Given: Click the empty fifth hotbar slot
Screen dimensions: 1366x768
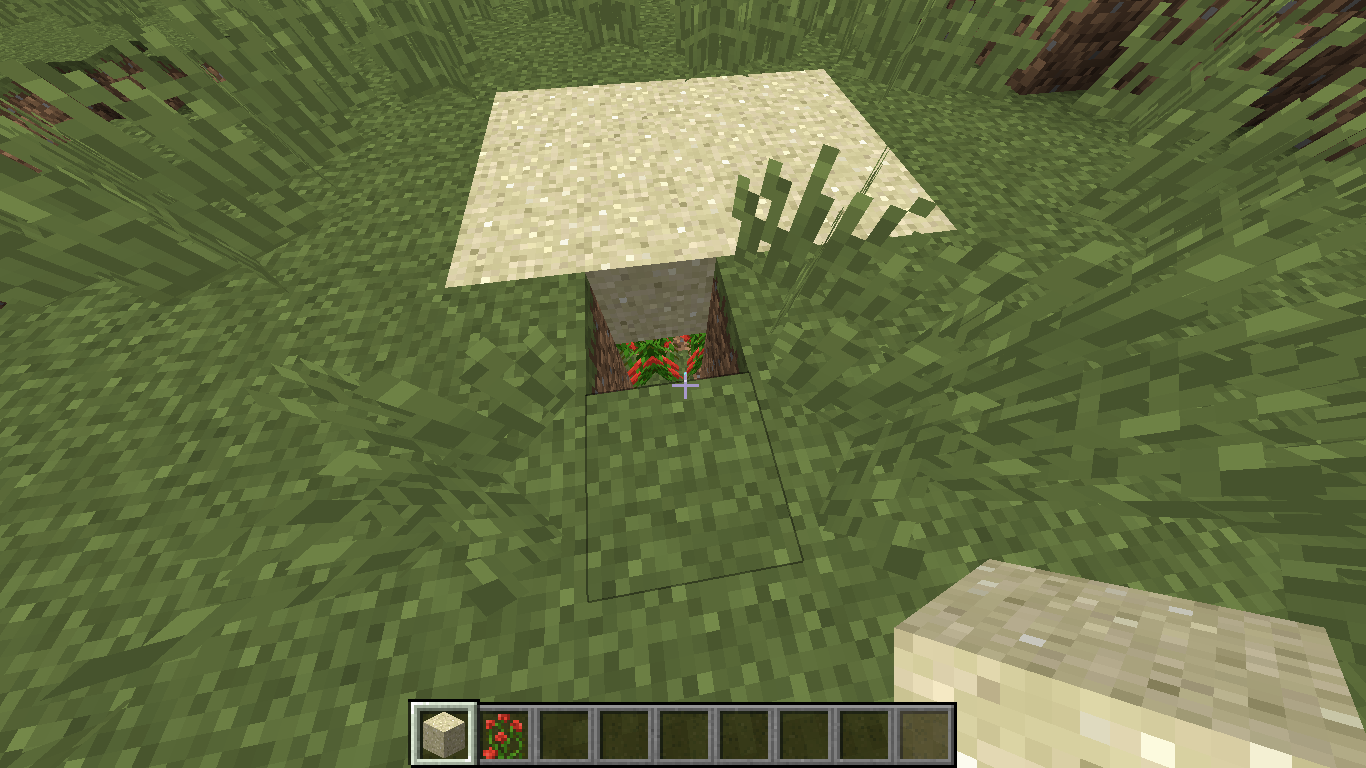Looking at the screenshot, I should click(x=684, y=732).
